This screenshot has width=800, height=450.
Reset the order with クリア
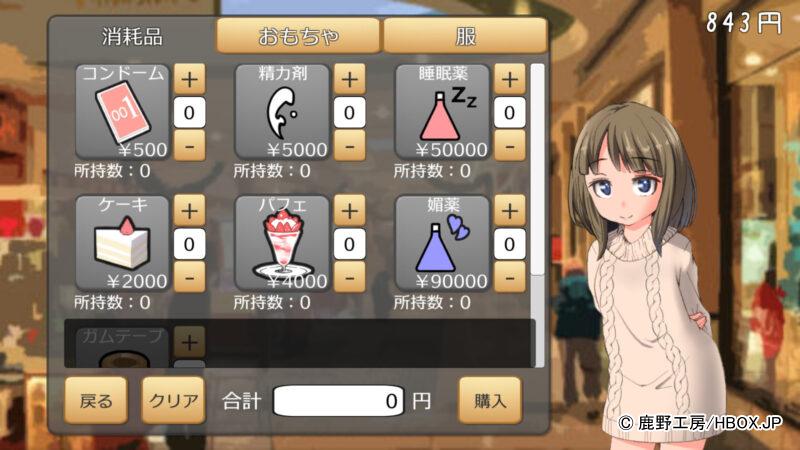click(172, 401)
